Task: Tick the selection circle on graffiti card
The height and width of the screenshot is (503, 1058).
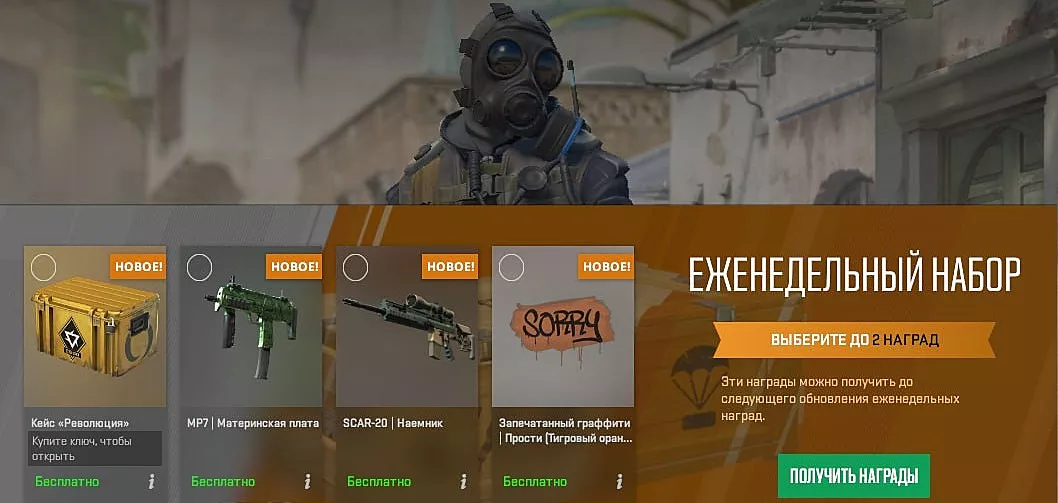Action: coord(512,267)
